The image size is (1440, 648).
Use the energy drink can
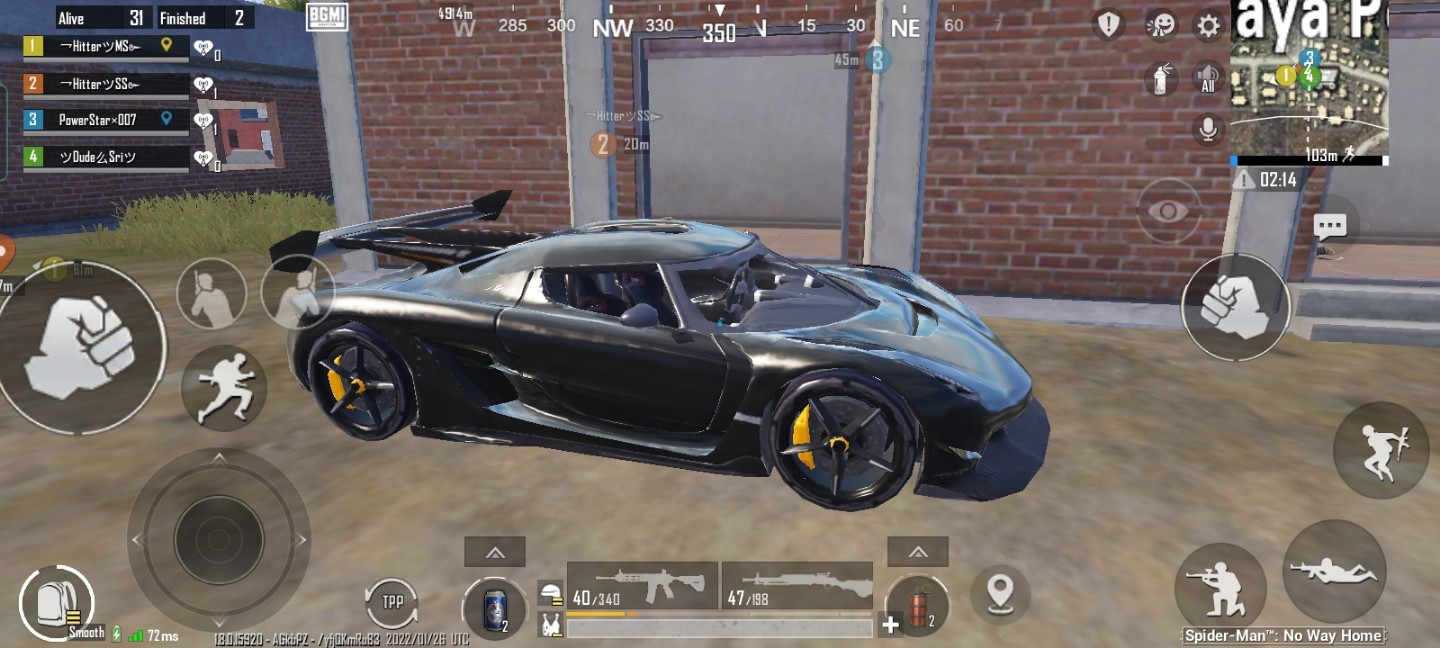pos(494,608)
